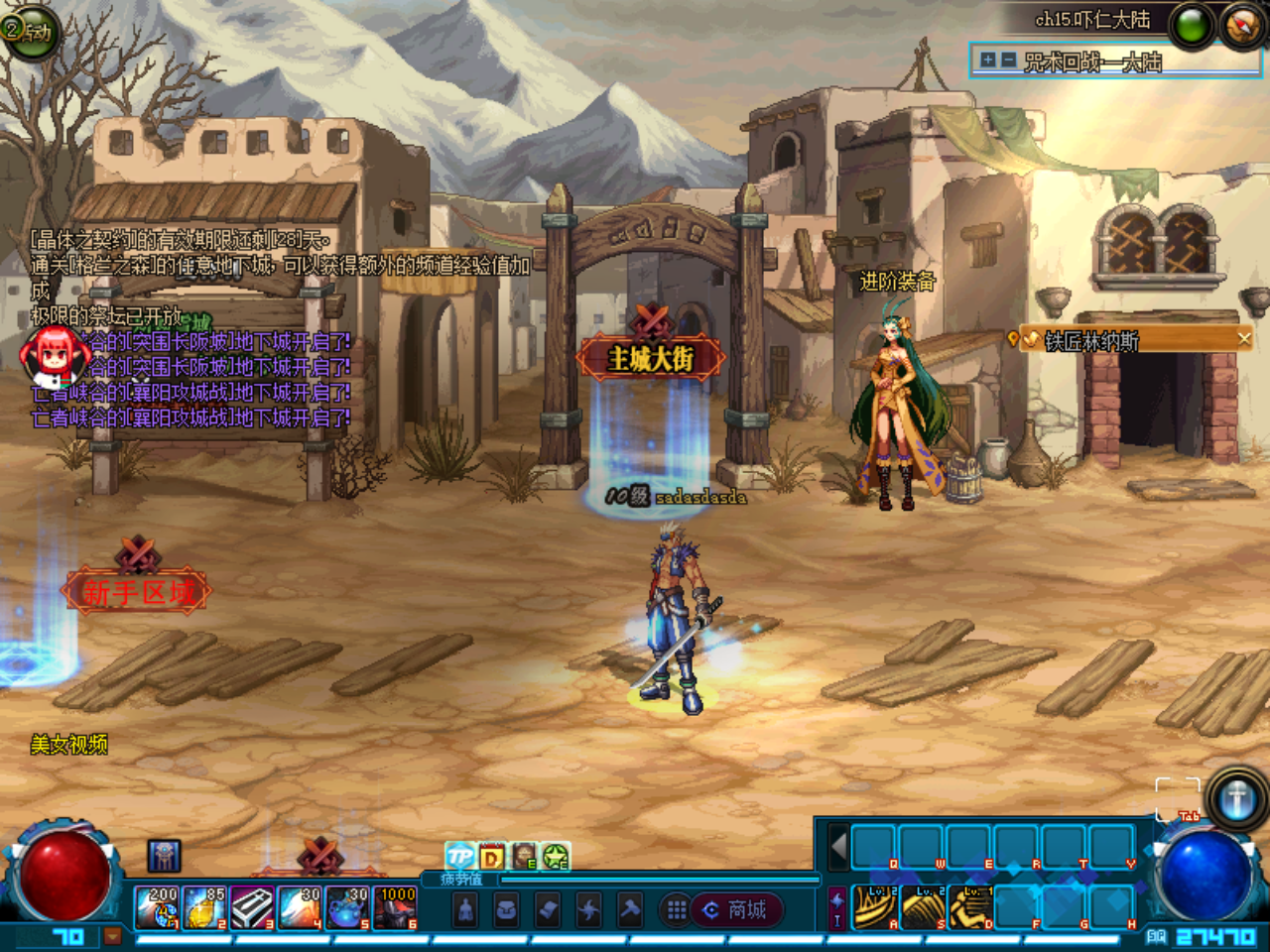Open the compass map icon
Viewport: 1270px width, 952px height.
(1241, 26)
